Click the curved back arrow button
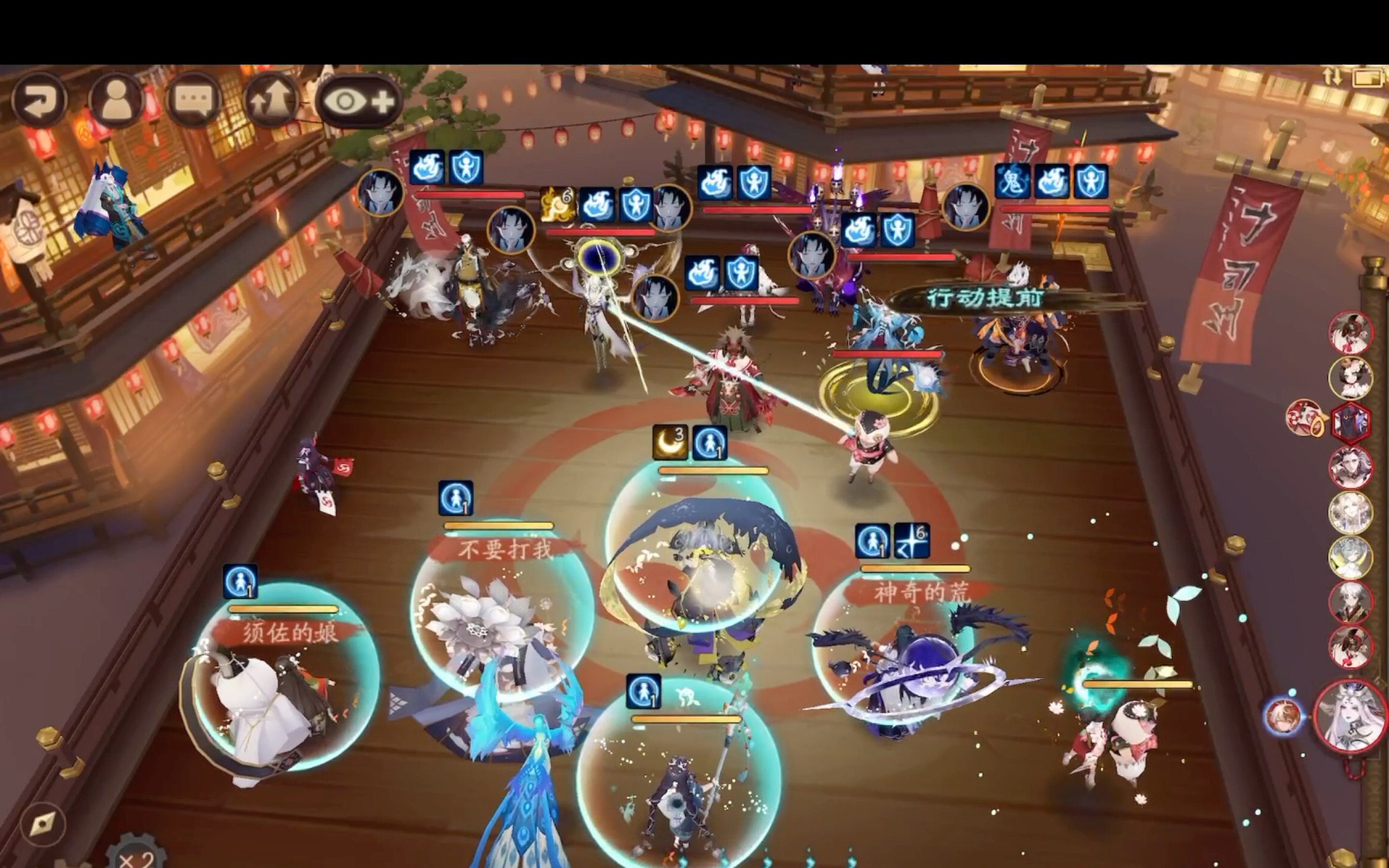The image size is (1389, 868). (x=40, y=101)
